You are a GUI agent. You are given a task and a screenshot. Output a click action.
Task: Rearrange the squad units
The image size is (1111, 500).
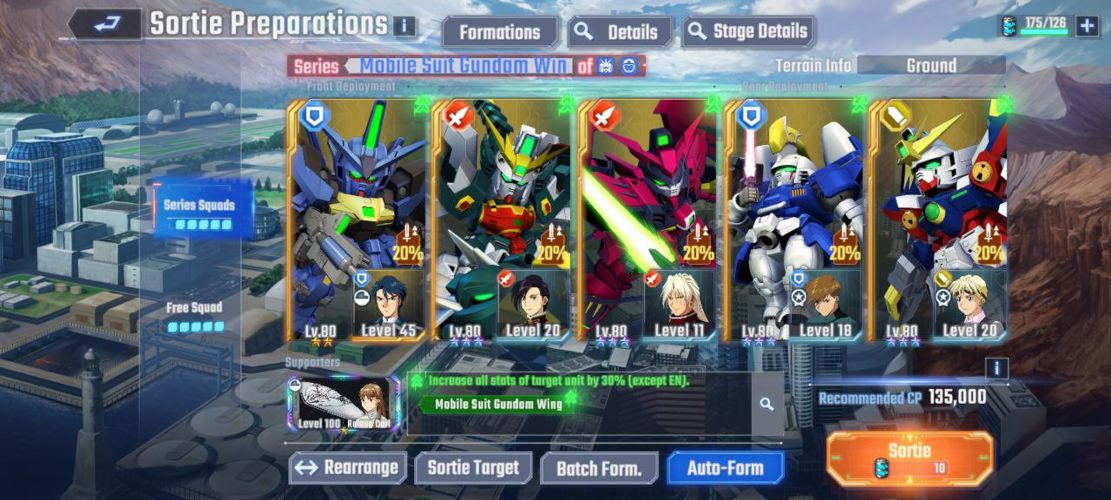349,467
